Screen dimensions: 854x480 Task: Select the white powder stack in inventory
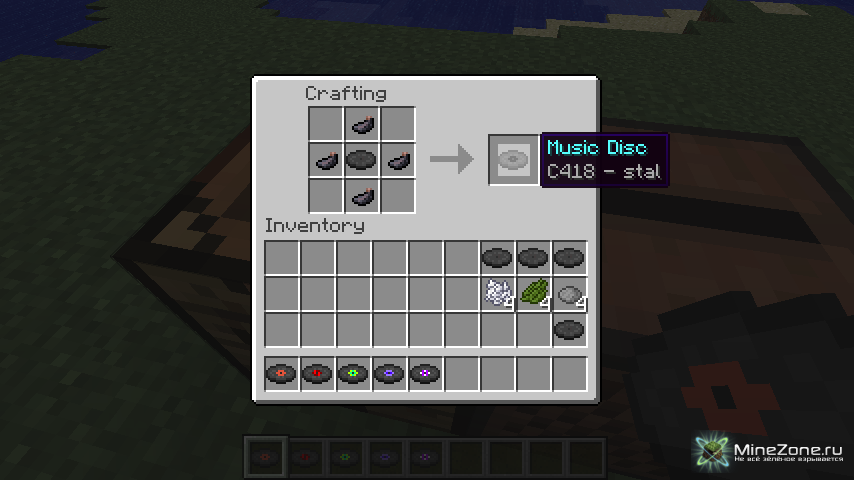(x=497, y=293)
